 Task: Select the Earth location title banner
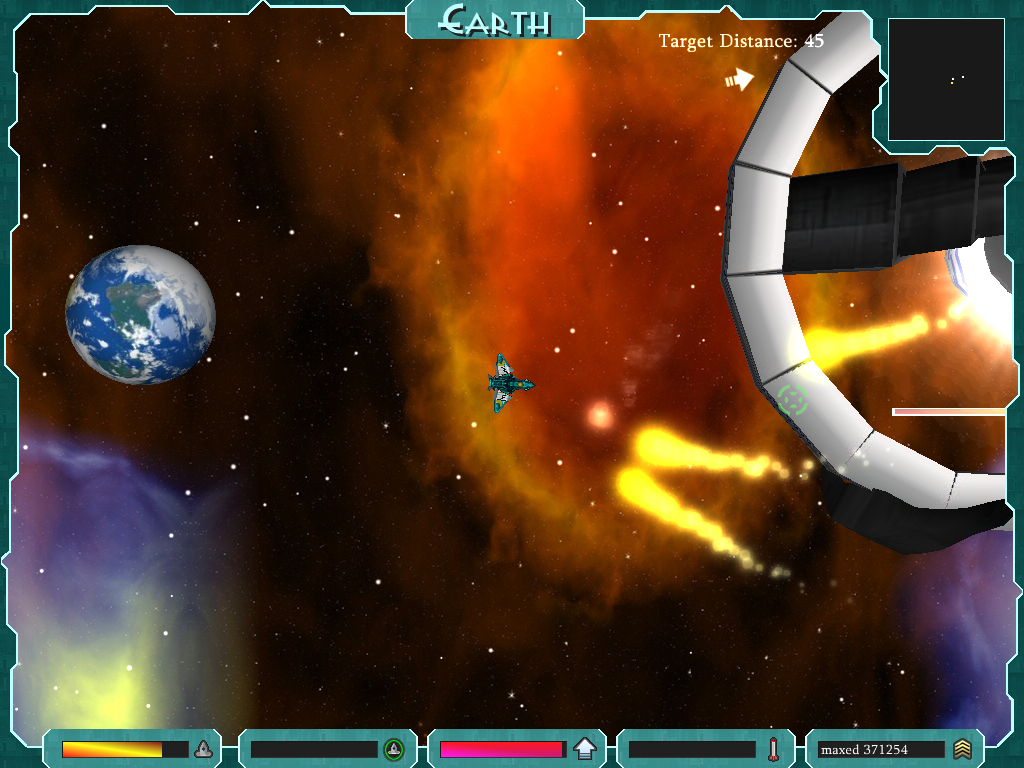(495, 19)
